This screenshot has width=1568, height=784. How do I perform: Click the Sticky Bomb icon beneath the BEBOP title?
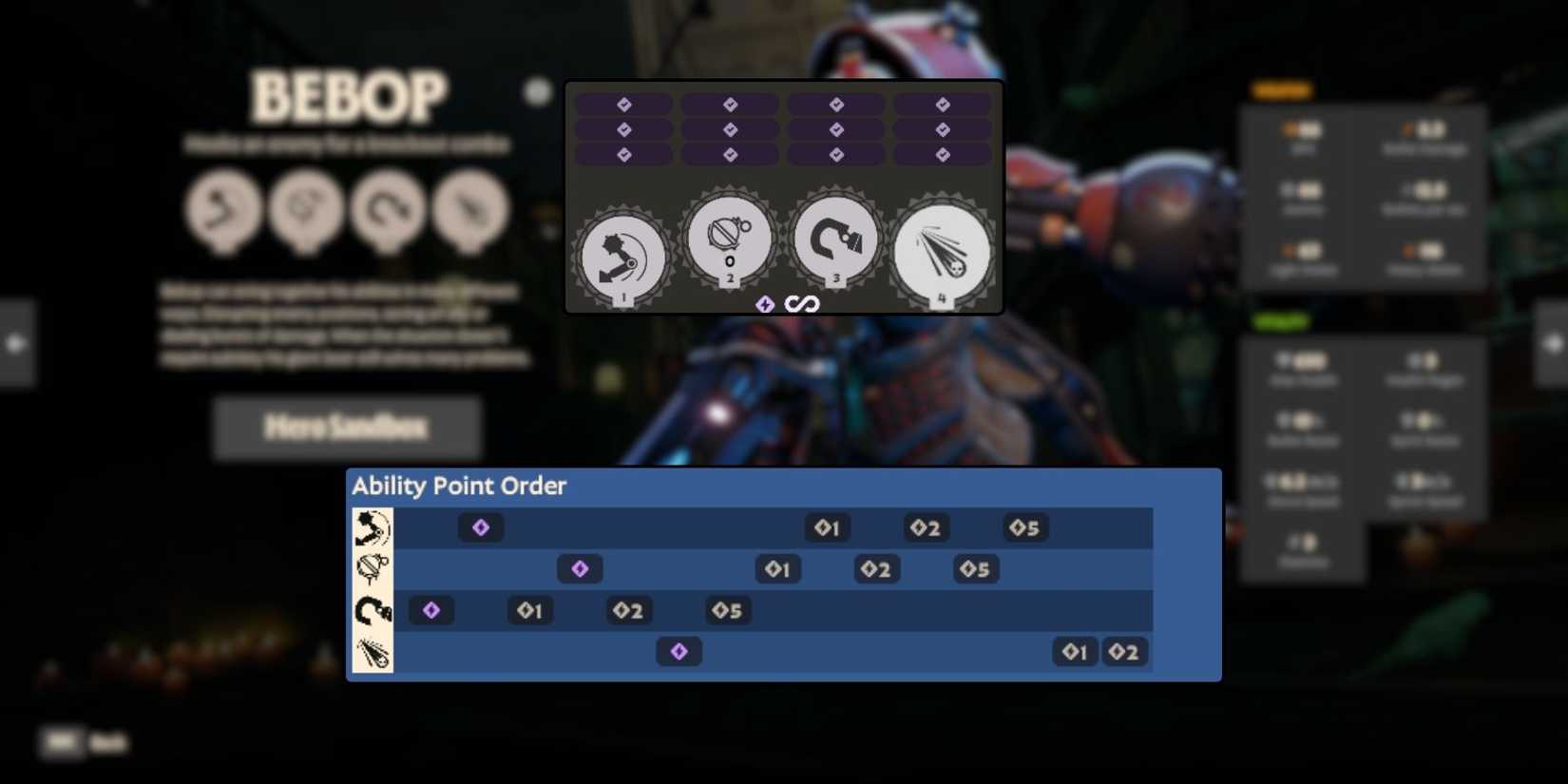tap(304, 211)
